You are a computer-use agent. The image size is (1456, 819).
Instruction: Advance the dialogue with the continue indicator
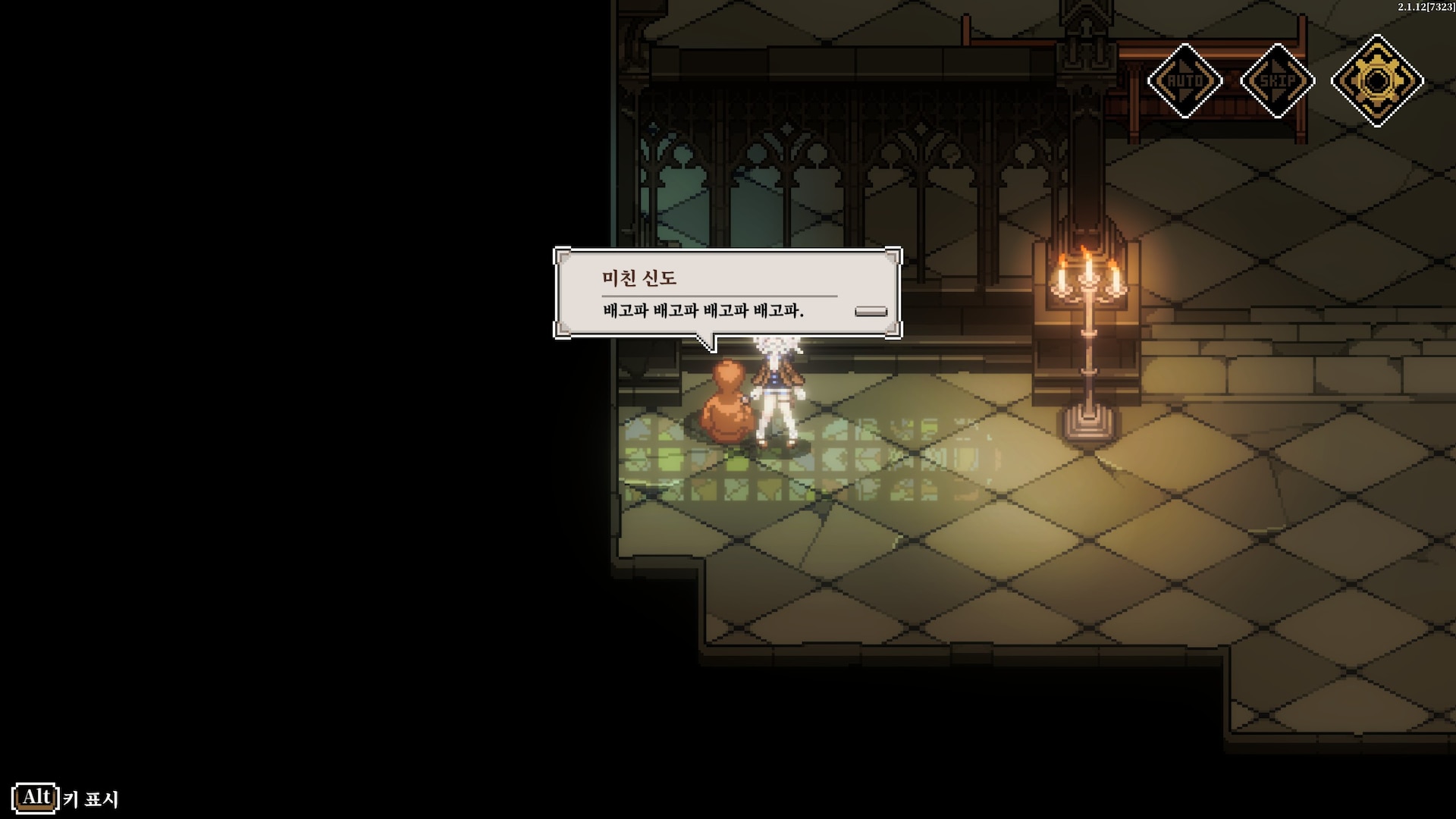point(871,311)
